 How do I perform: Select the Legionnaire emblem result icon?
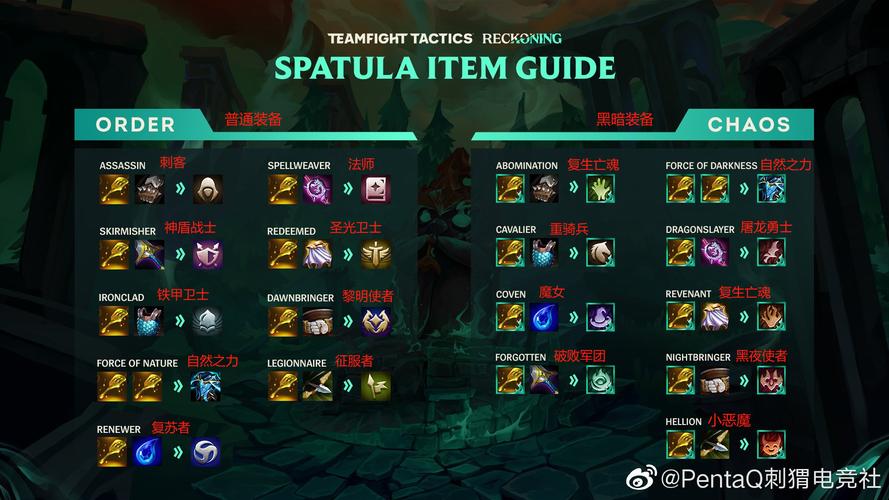click(376, 386)
